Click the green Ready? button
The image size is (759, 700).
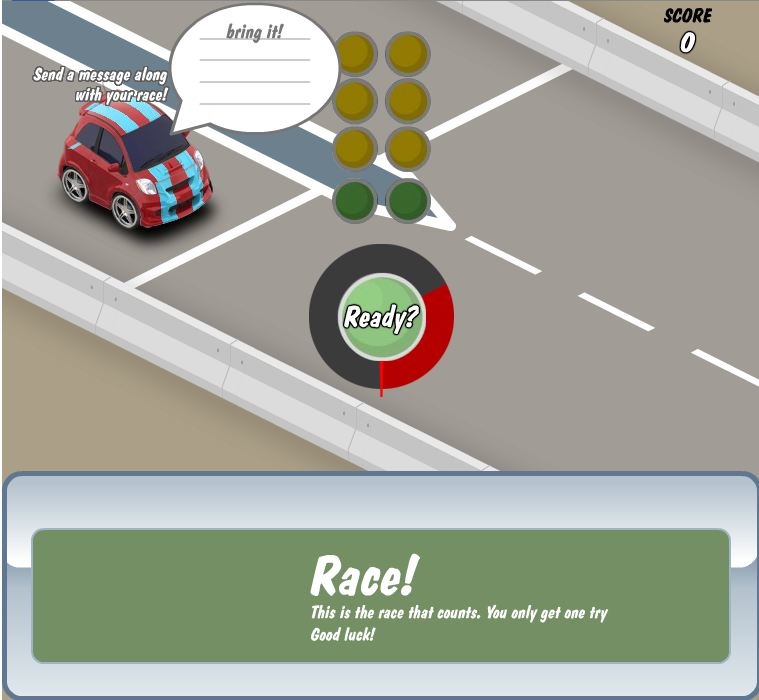[x=381, y=318]
